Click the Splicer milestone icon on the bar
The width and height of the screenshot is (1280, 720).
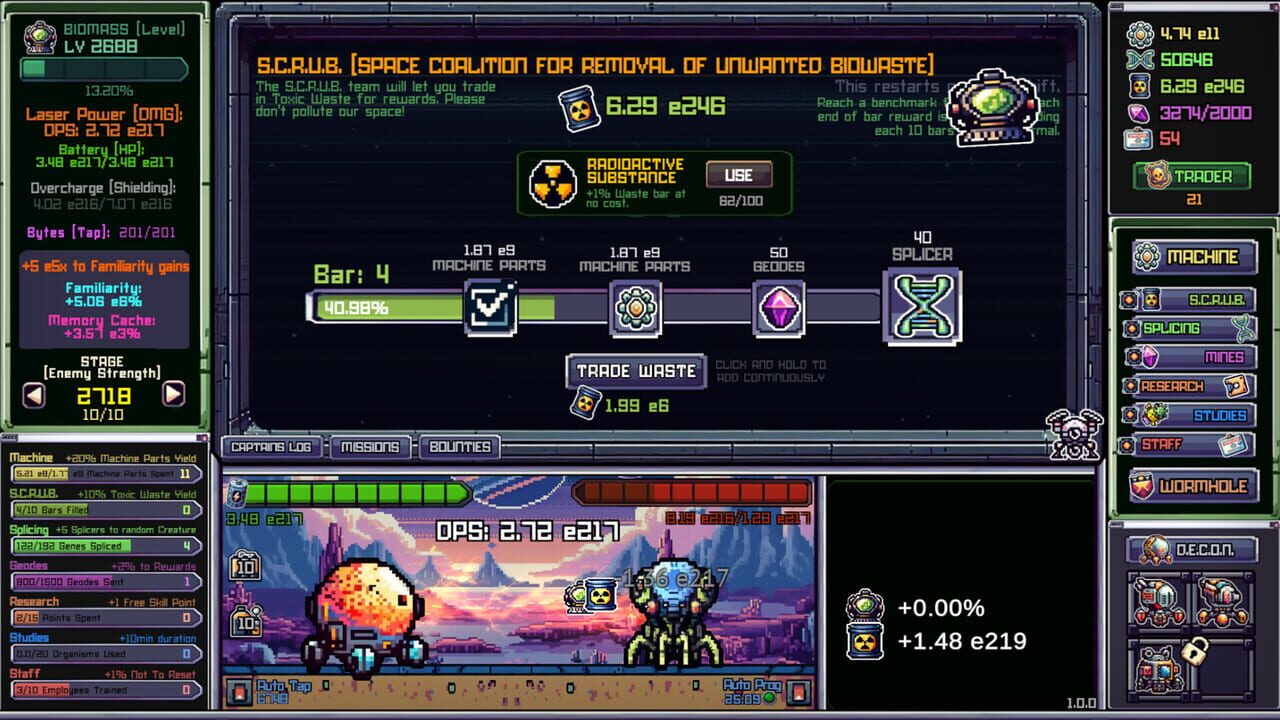tap(924, 308)
